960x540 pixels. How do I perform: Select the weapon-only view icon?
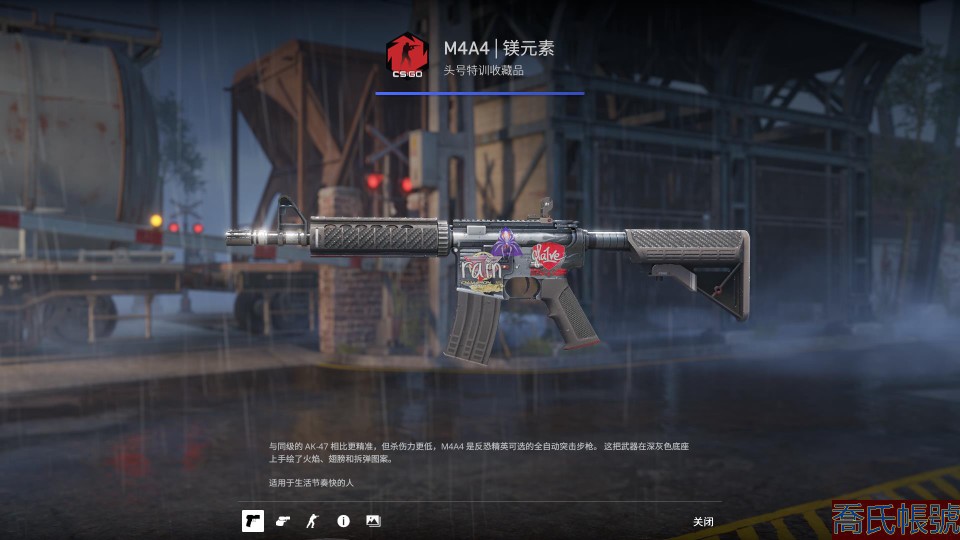click(253, 521)
